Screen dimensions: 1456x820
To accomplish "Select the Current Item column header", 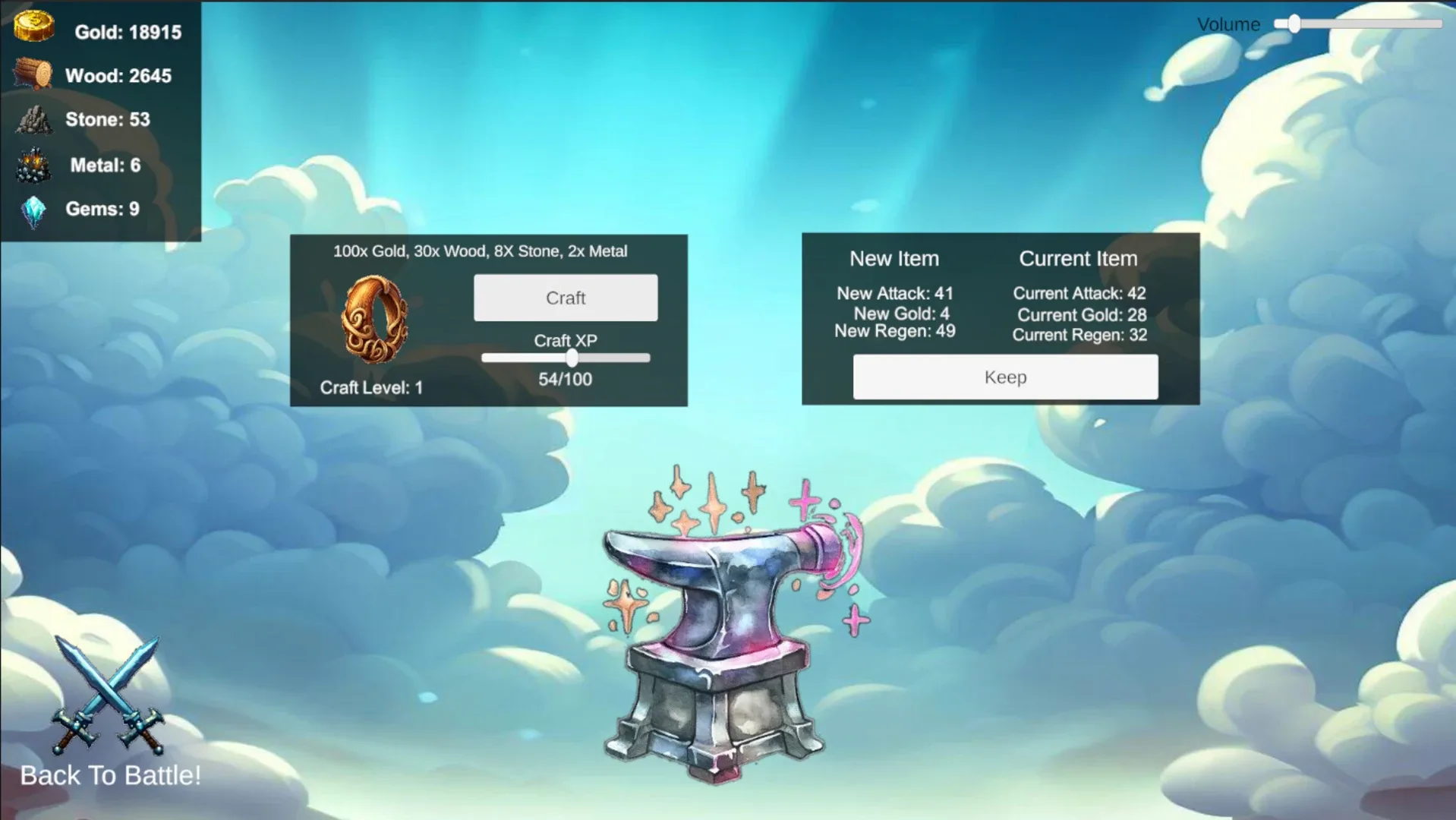I will click(1079, 258).
